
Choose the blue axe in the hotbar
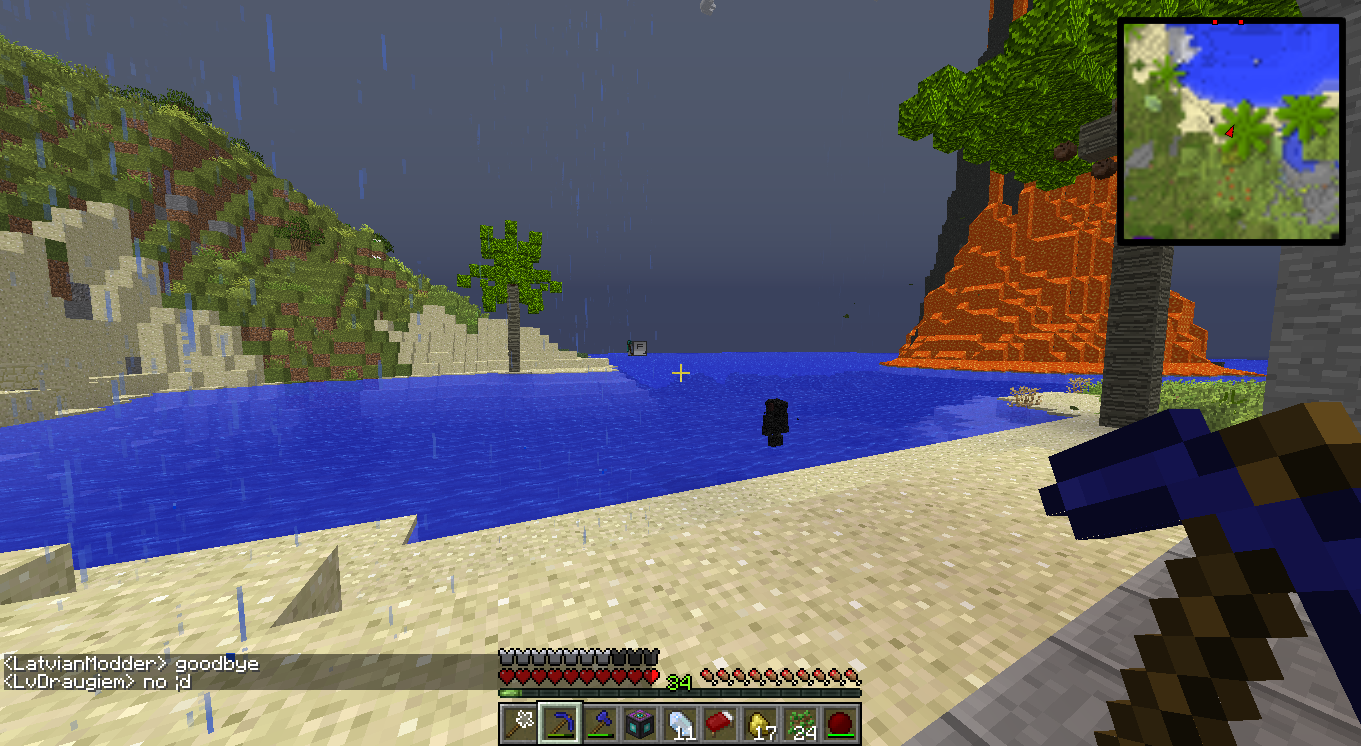click(600, 723)
